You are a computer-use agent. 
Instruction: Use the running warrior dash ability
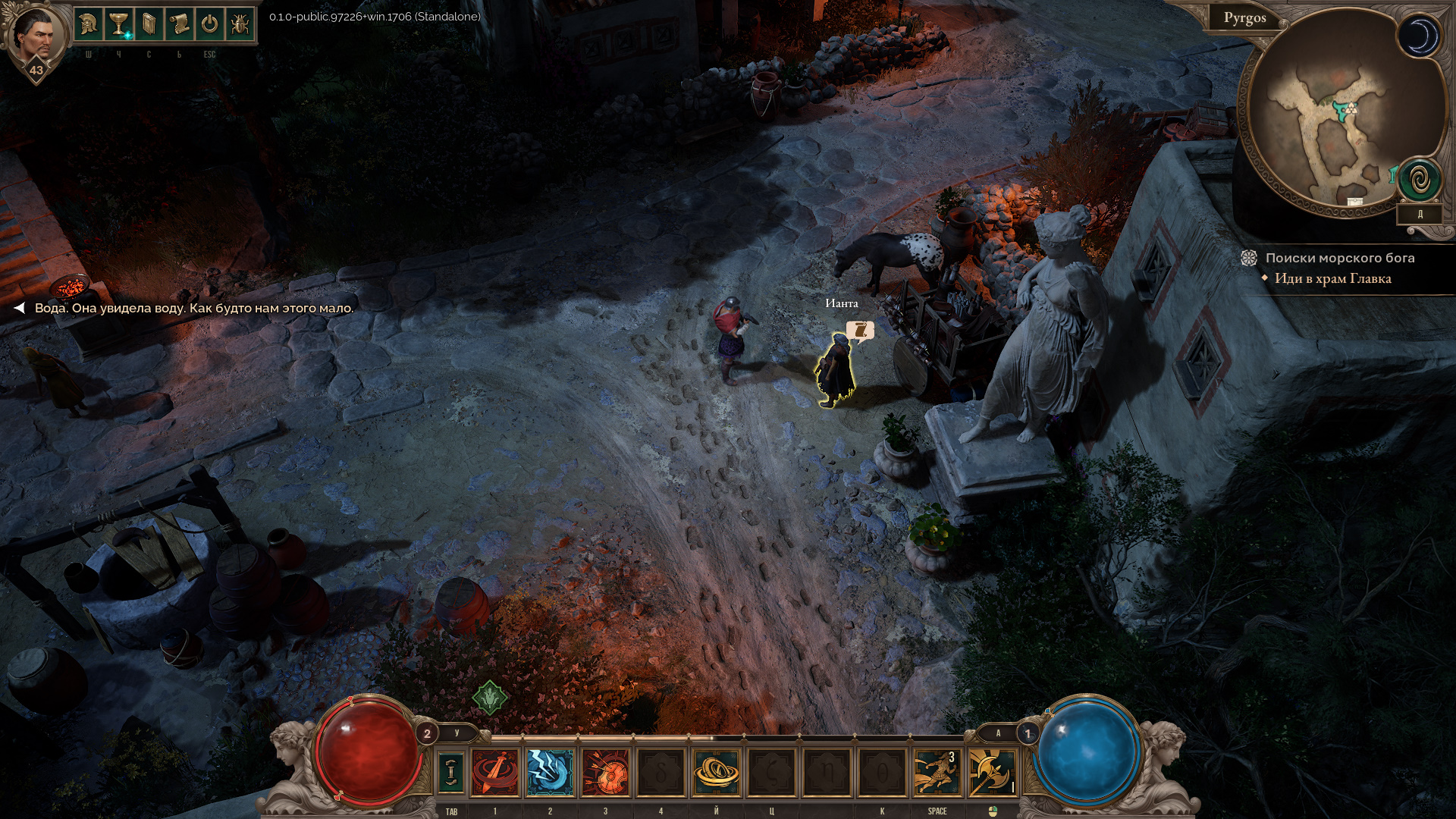click(x=937, y=772)
